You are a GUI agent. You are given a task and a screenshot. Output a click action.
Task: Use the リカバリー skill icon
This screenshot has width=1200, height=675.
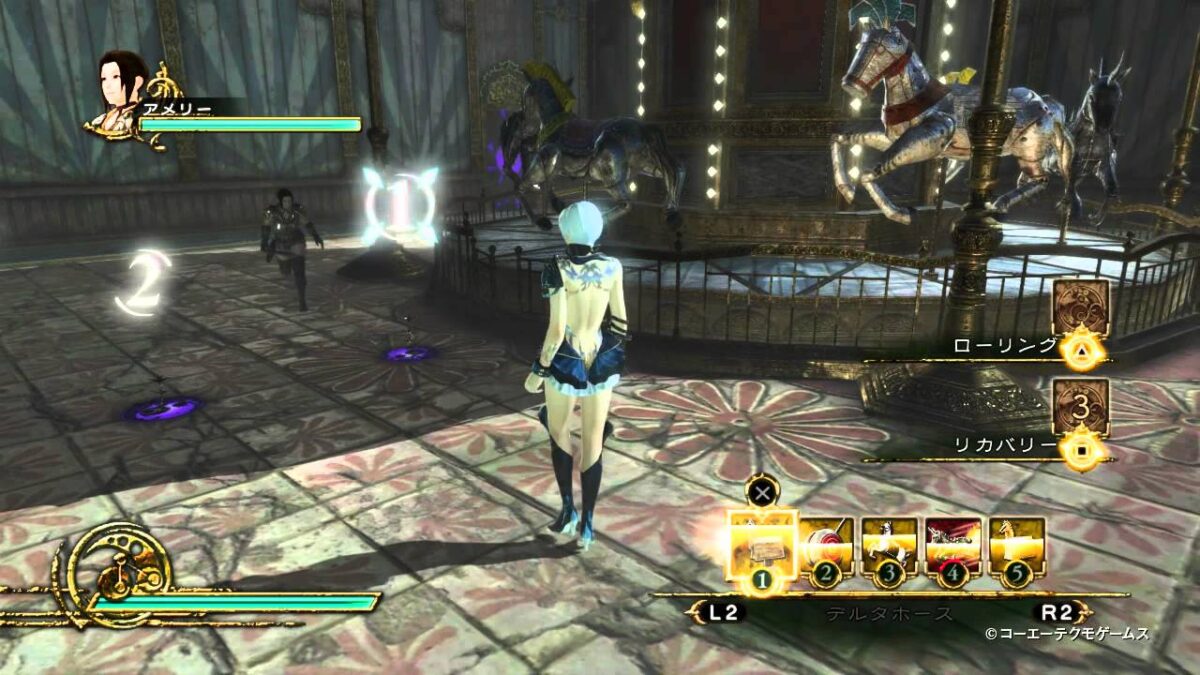click(1081, 407)
